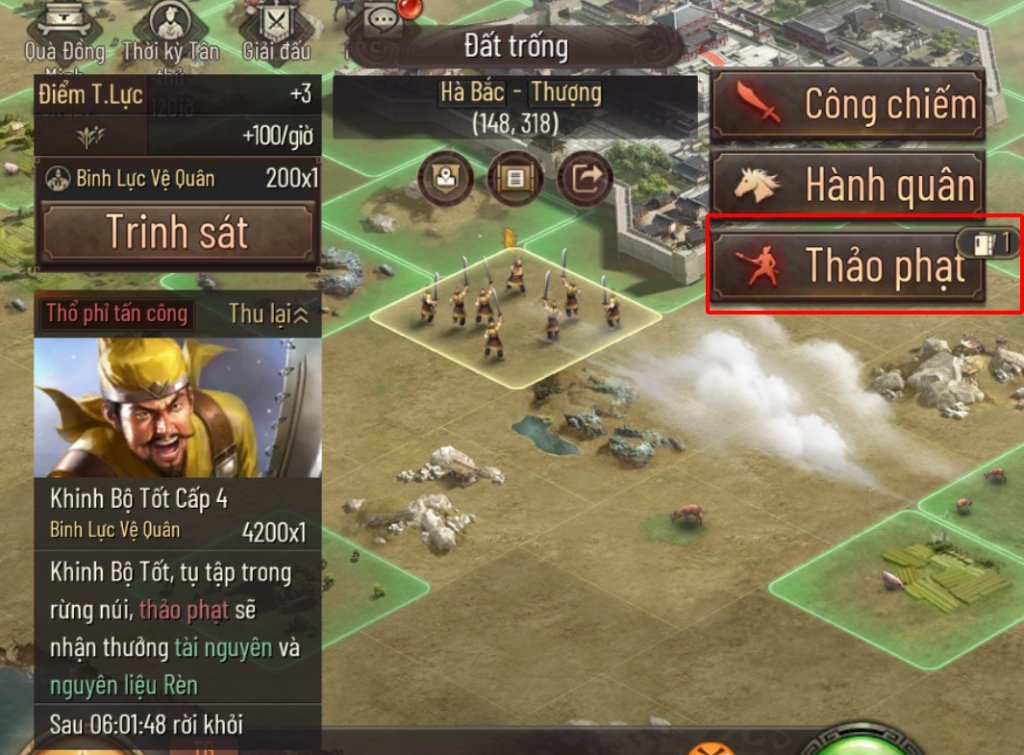Image resolution: width=1024 pixels, height=755 pixels.
Task: Select the Thổ phỉ tấn công tab
Action: (117, 314)
